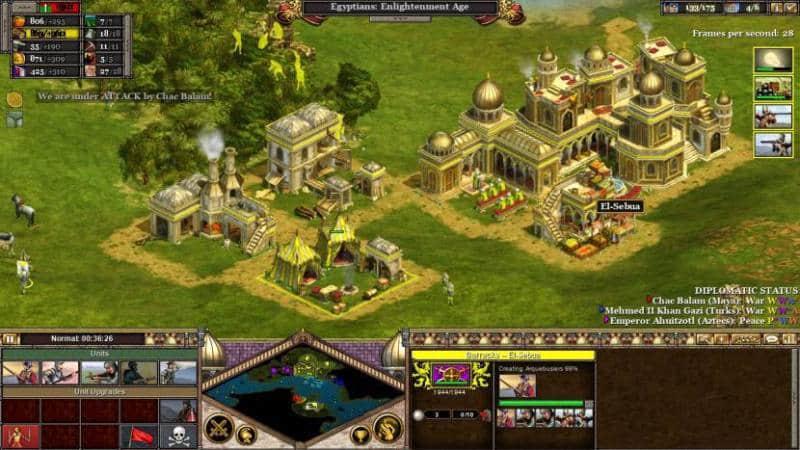
Task: Pause the game with the pause button
Action: tap(12, 339)
